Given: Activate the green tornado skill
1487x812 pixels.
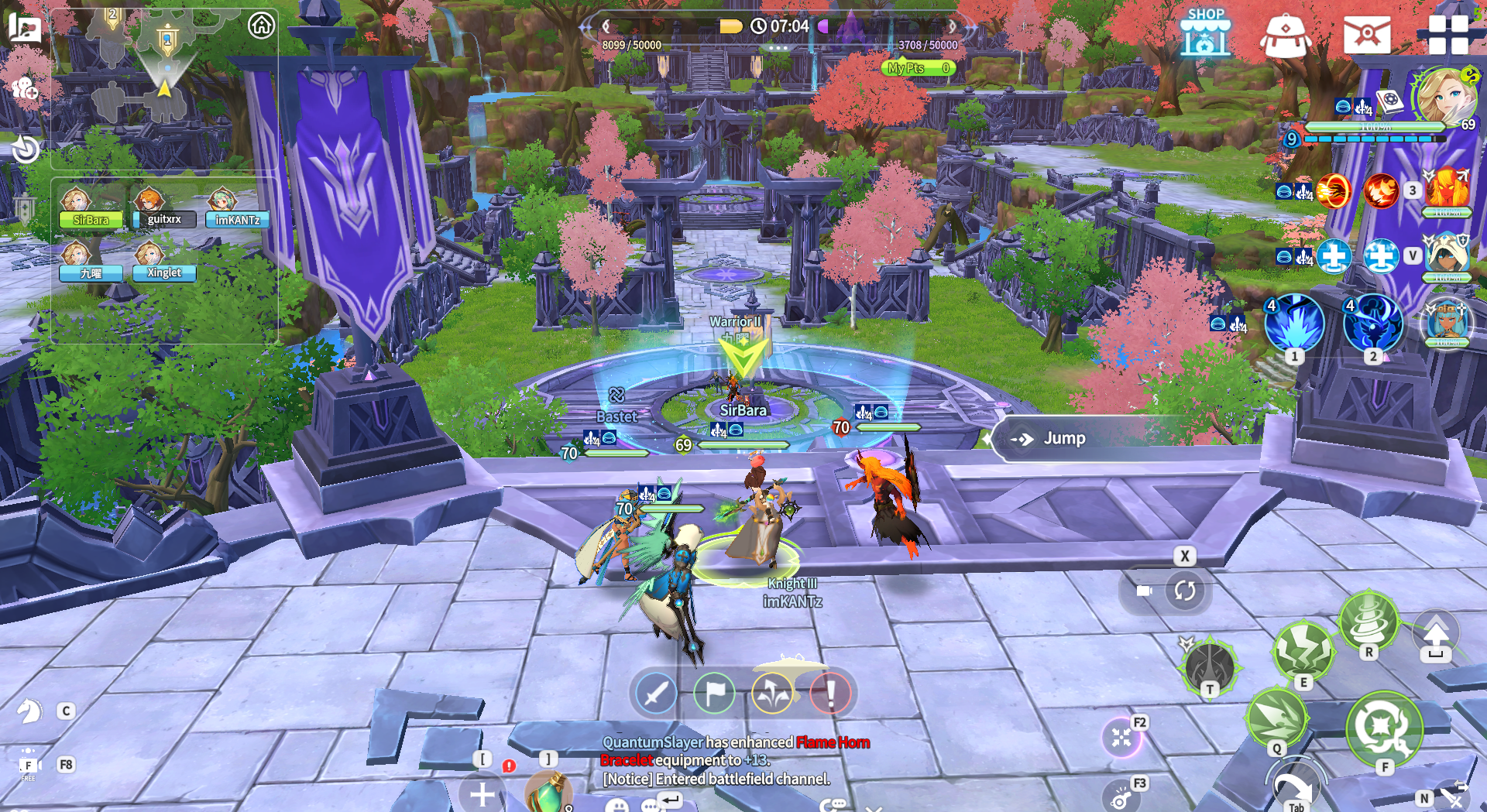Looking at the screenshot, I should click(1369, 621).
